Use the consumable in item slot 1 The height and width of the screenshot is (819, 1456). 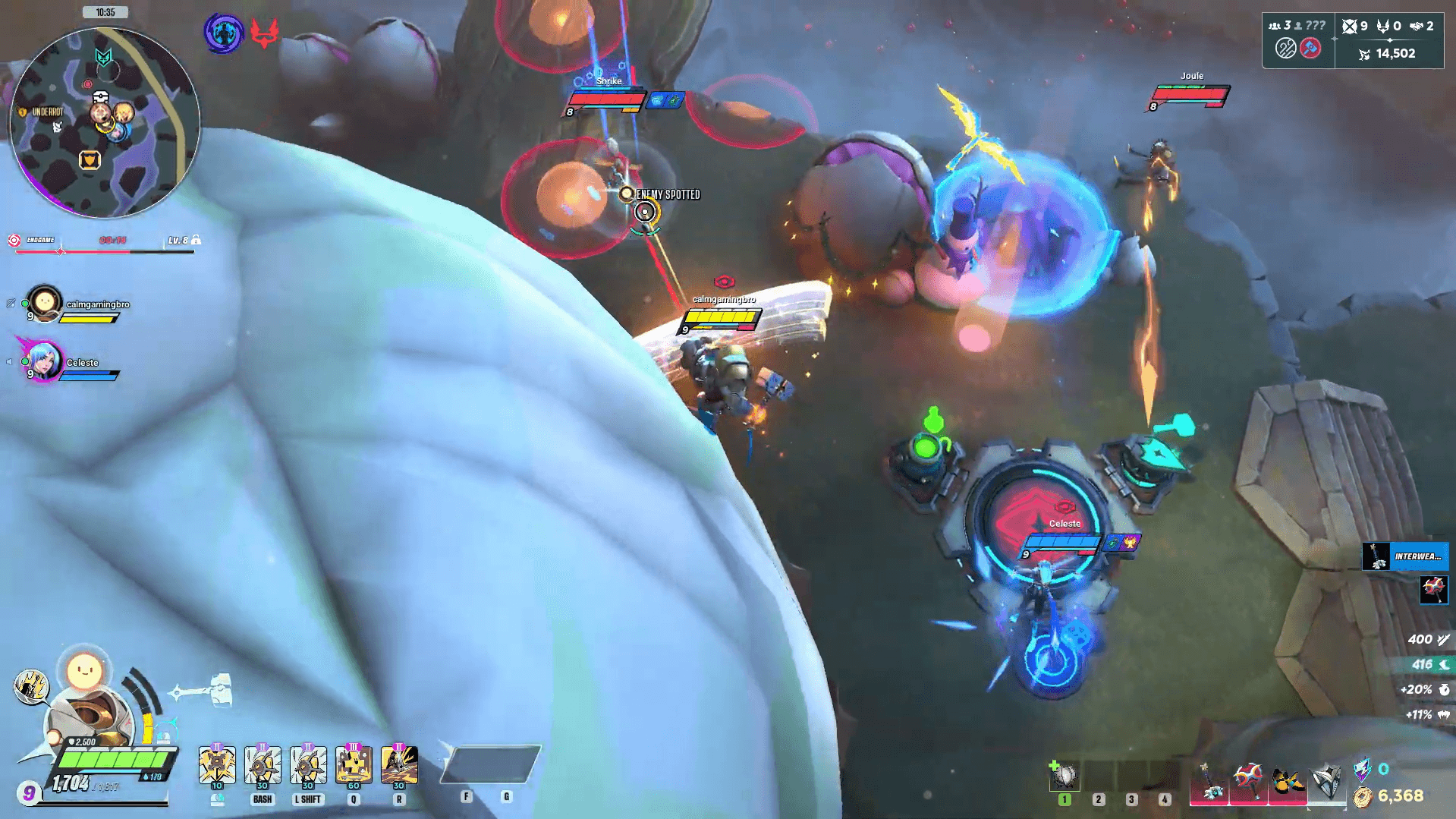(1064, 776)
